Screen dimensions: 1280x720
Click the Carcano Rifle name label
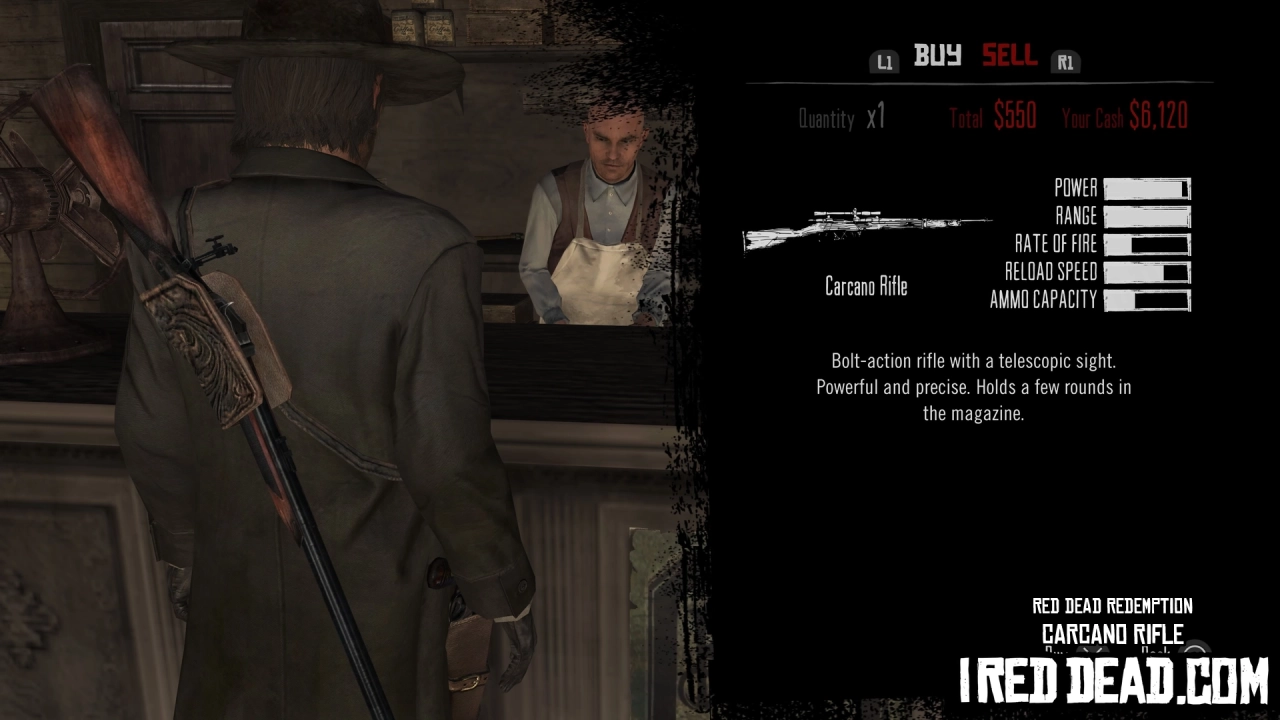point(866,287)
